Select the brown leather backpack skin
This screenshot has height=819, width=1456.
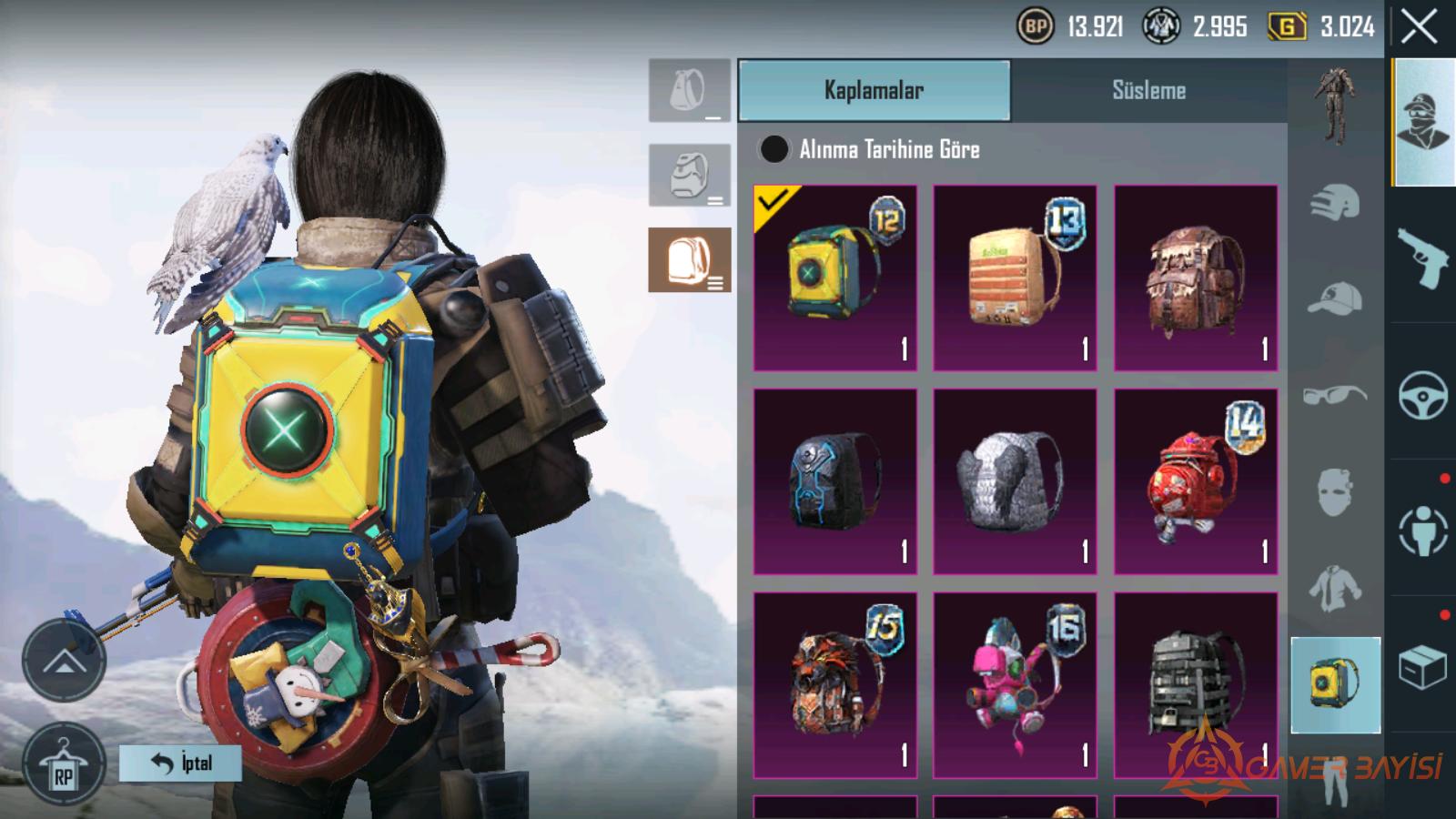click(1196, 278)
